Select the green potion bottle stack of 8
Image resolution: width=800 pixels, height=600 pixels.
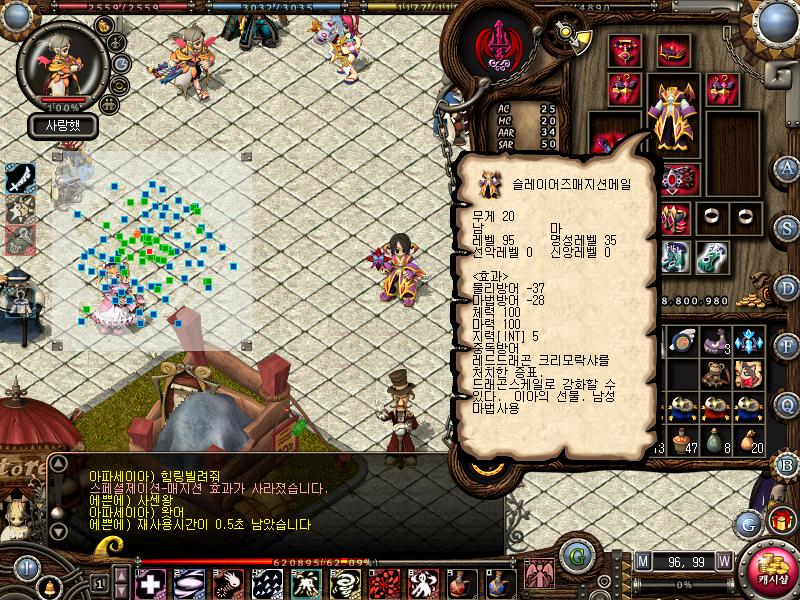[x=714, y=439]
